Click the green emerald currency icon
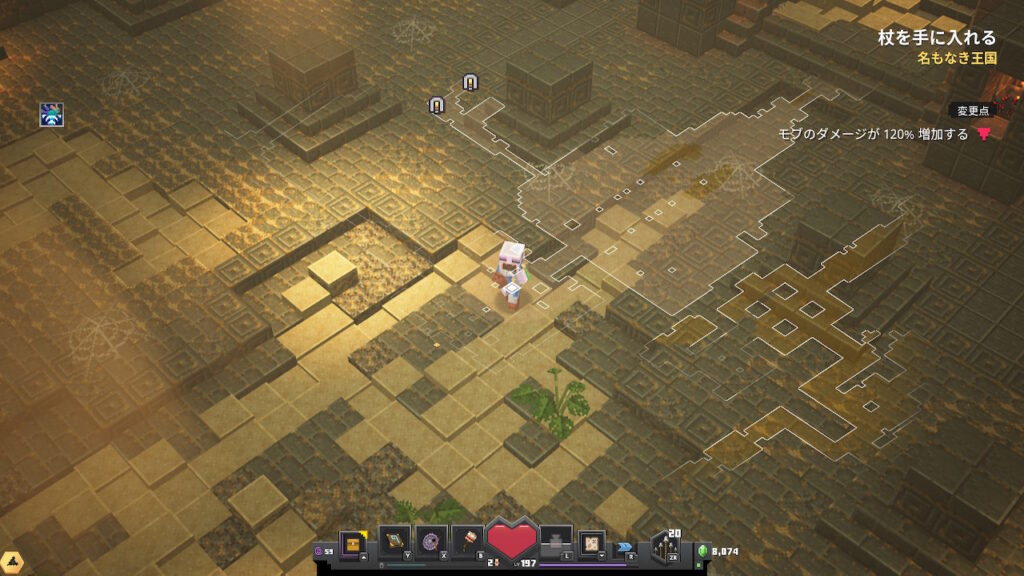The image size is (1024, 576). pyautogui.click(x=702, y=550)
